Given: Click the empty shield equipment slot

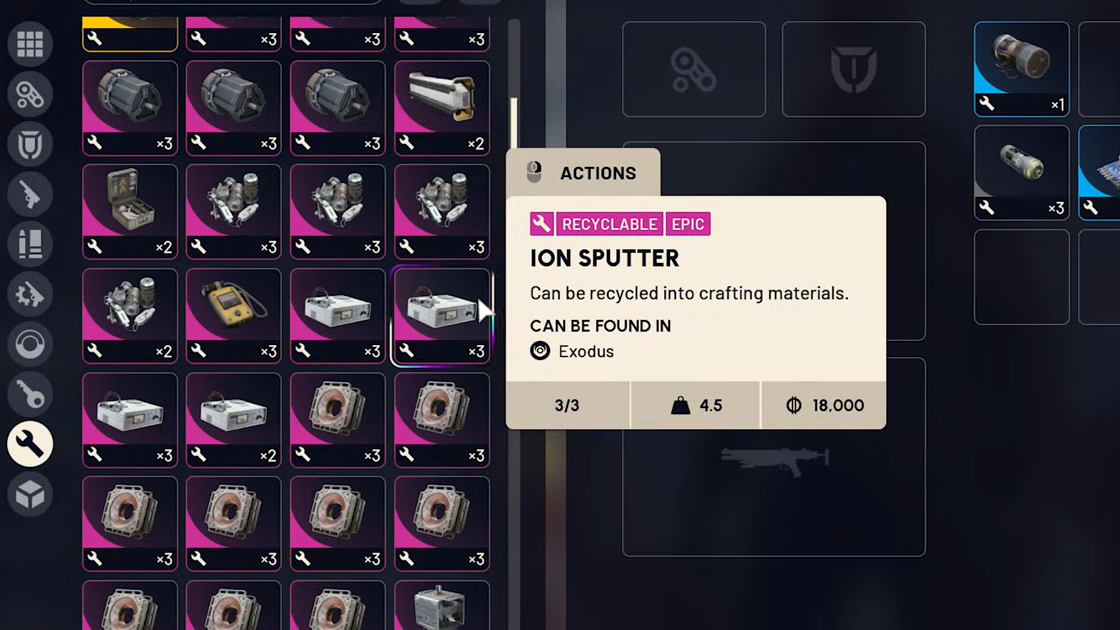Looking at the screenshot, I should tap(853, 70).
